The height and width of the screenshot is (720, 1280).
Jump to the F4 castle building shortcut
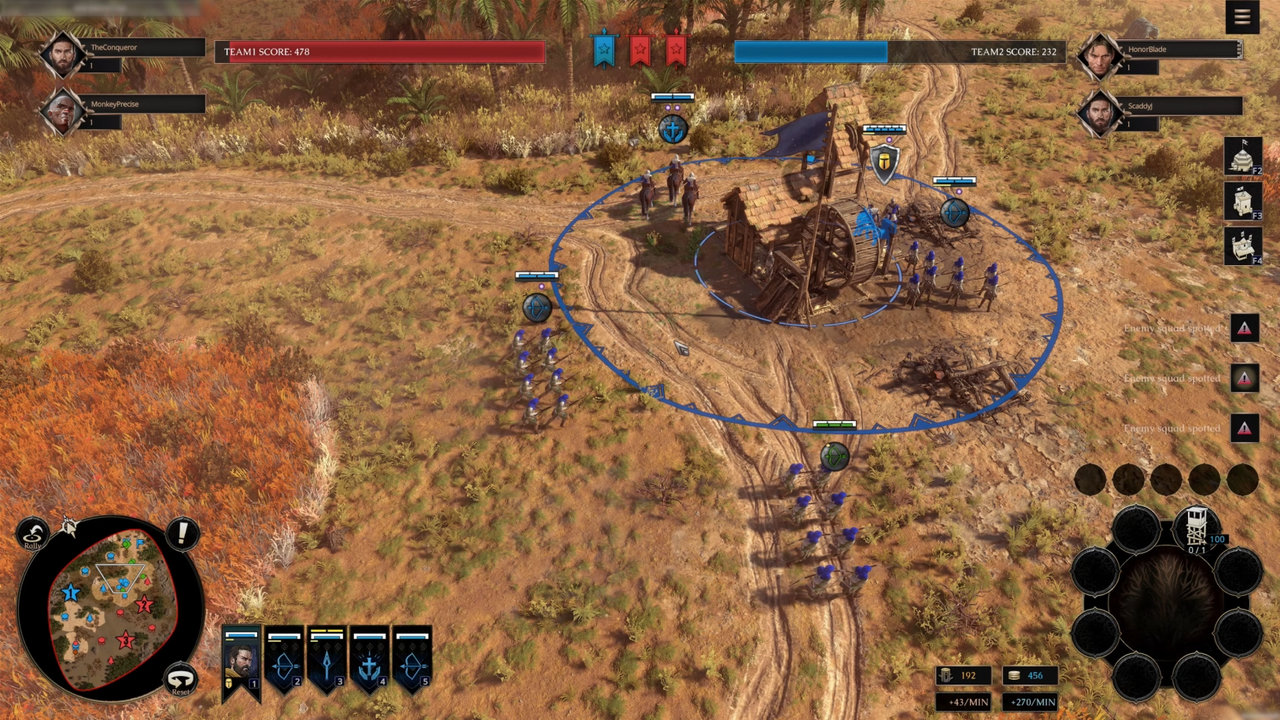pos(1242,246)
